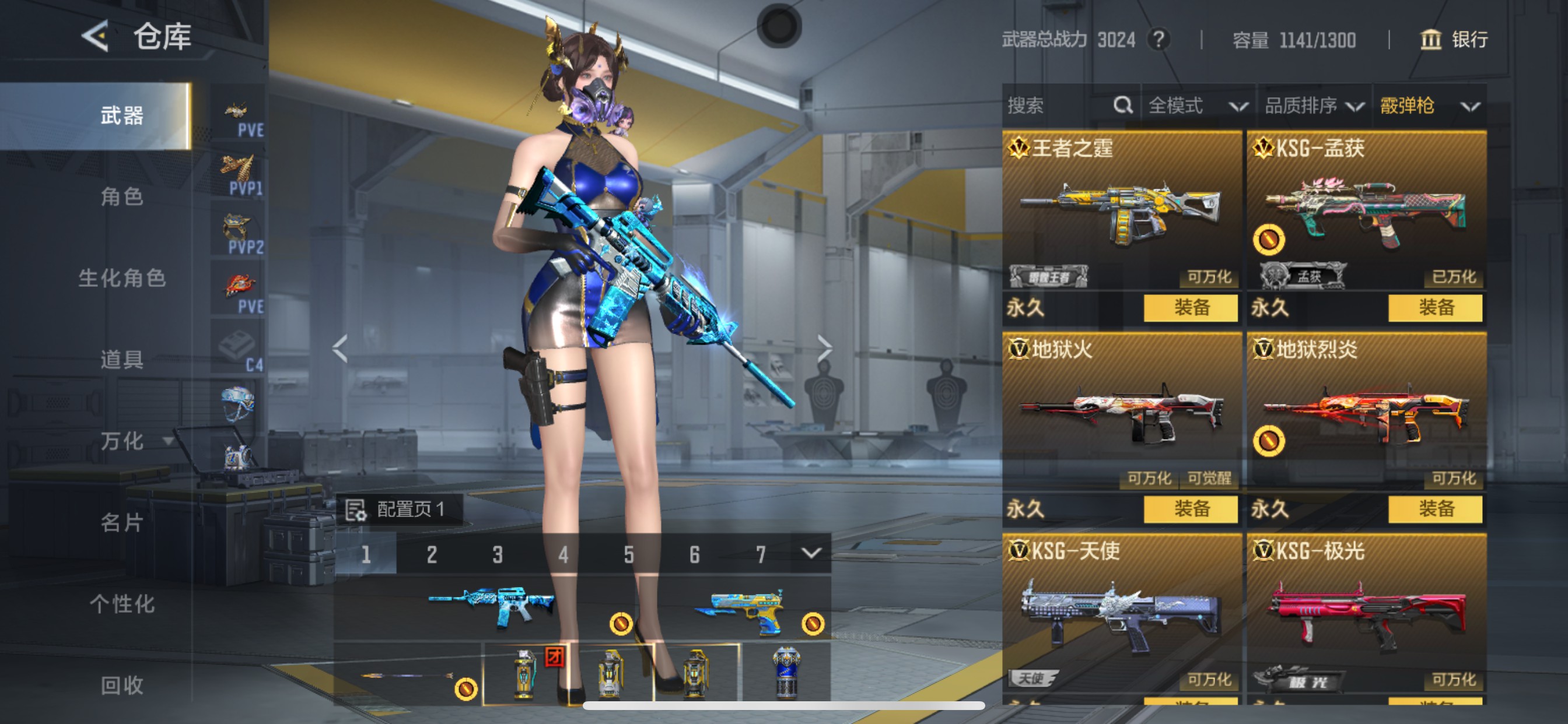Switch to the 个性化 category
This screenshot has width=1568, height=724.
[x=122, y=604]
